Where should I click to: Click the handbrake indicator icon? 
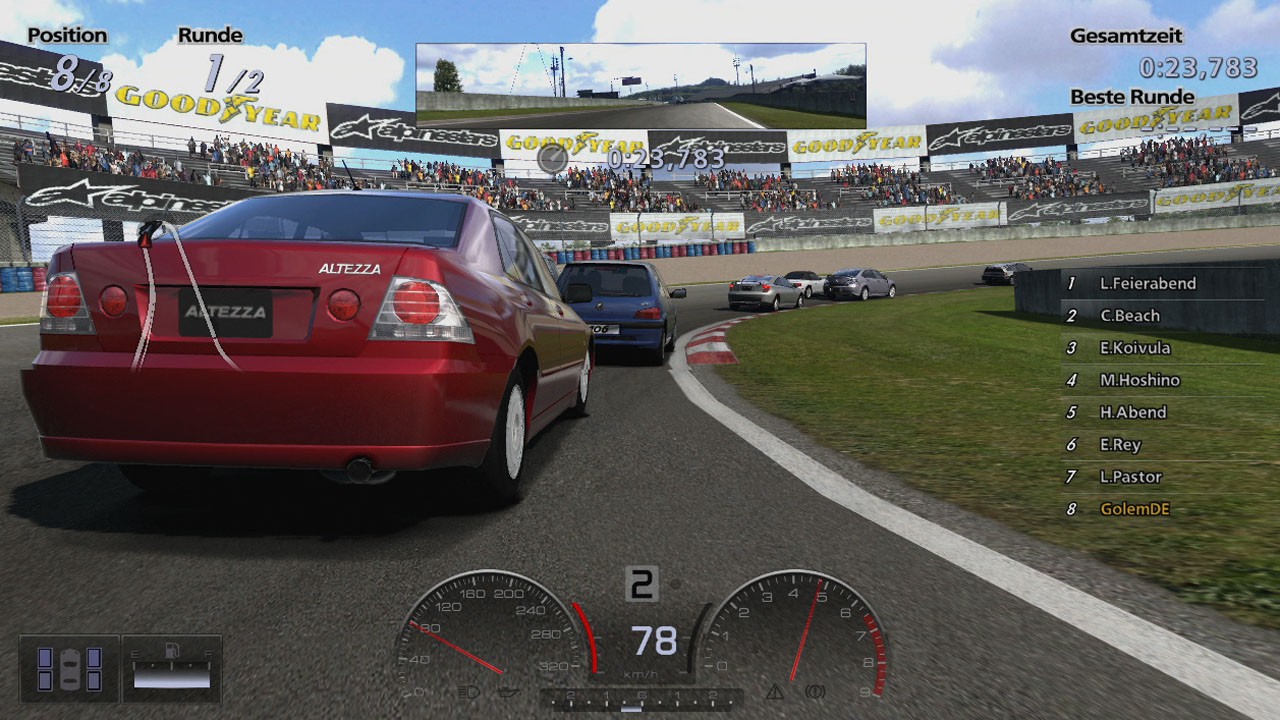click(815, 692)
